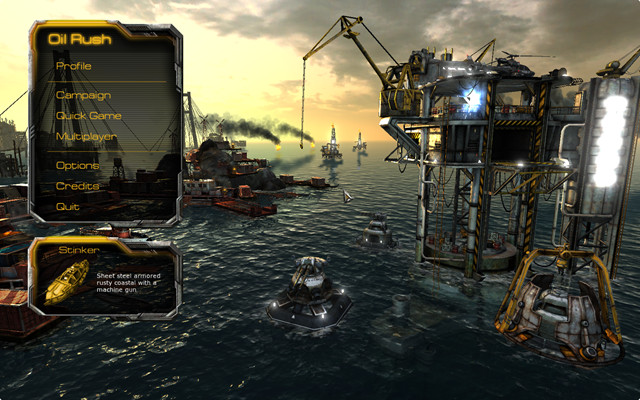640x400 pixels.
Task: View the Credits
Action: click(x=77, y=186)
